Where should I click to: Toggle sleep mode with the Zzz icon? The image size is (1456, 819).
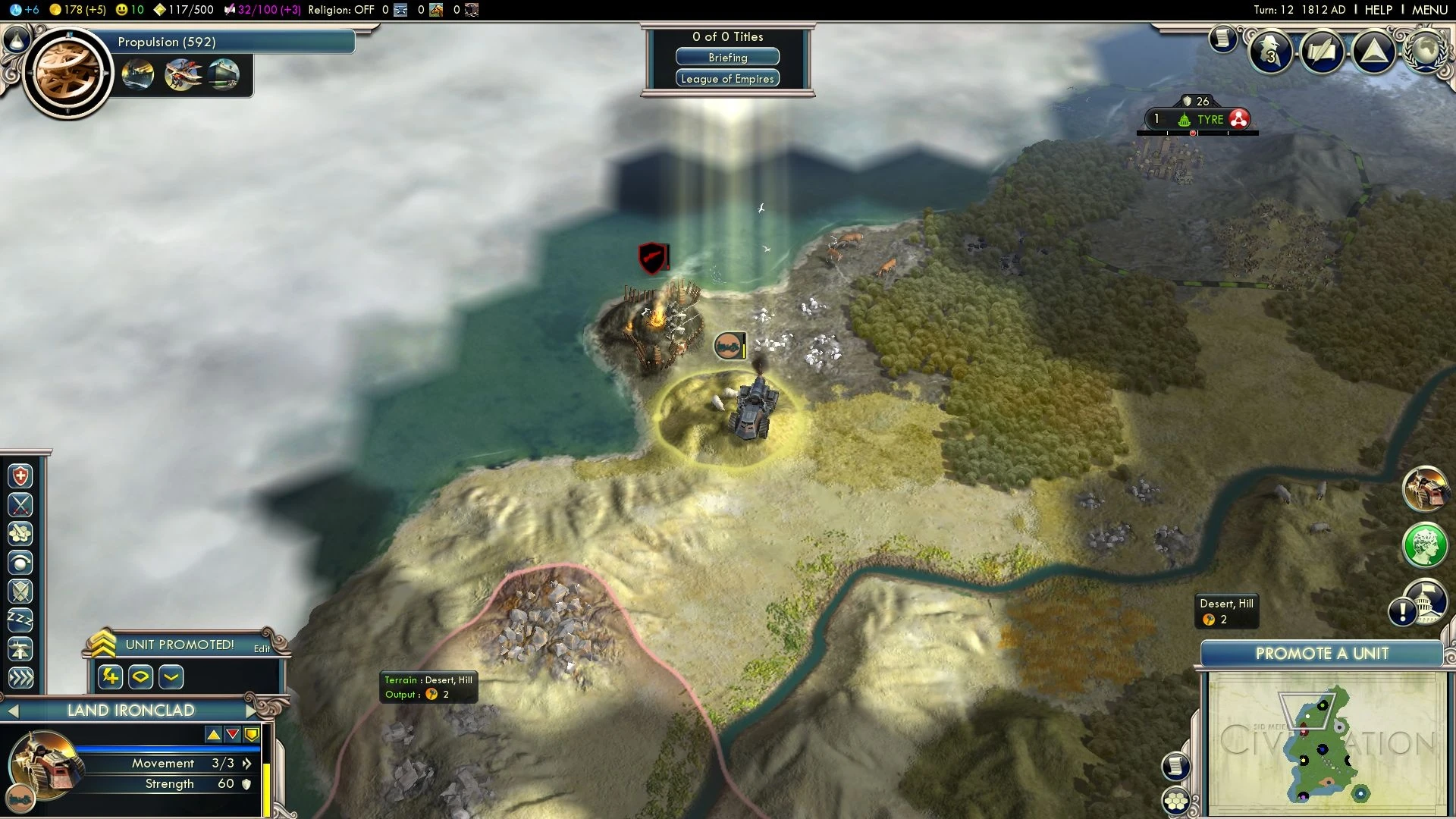point(20,618)
